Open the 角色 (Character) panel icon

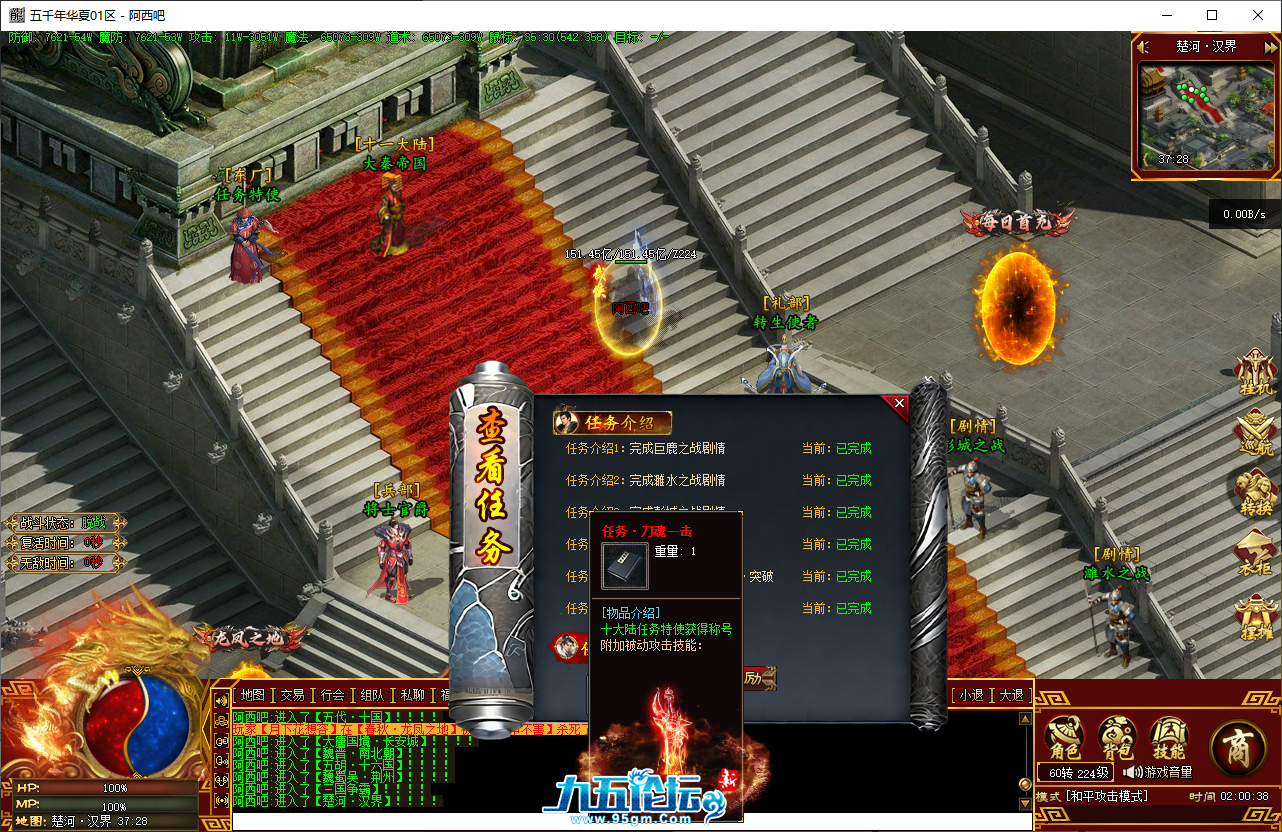[x=1063, y=735]
